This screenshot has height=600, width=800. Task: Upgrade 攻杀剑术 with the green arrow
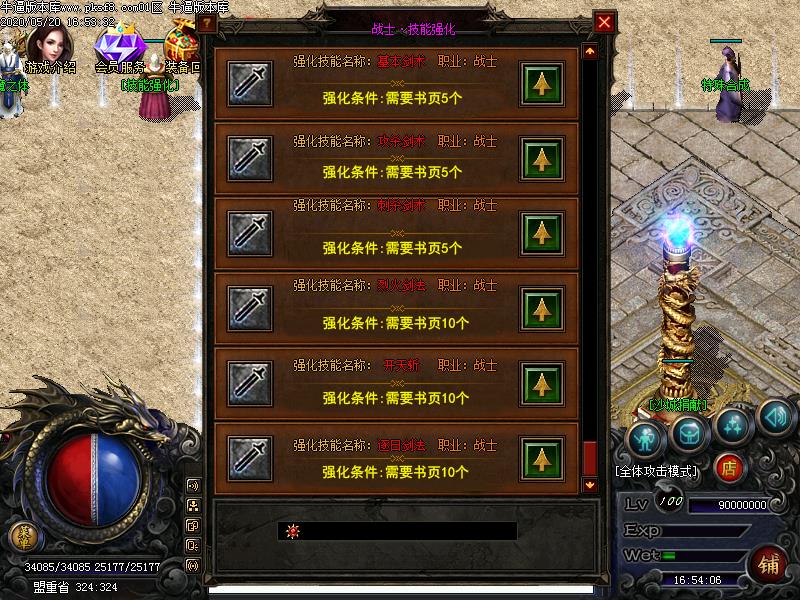click(x=542, y=158)
